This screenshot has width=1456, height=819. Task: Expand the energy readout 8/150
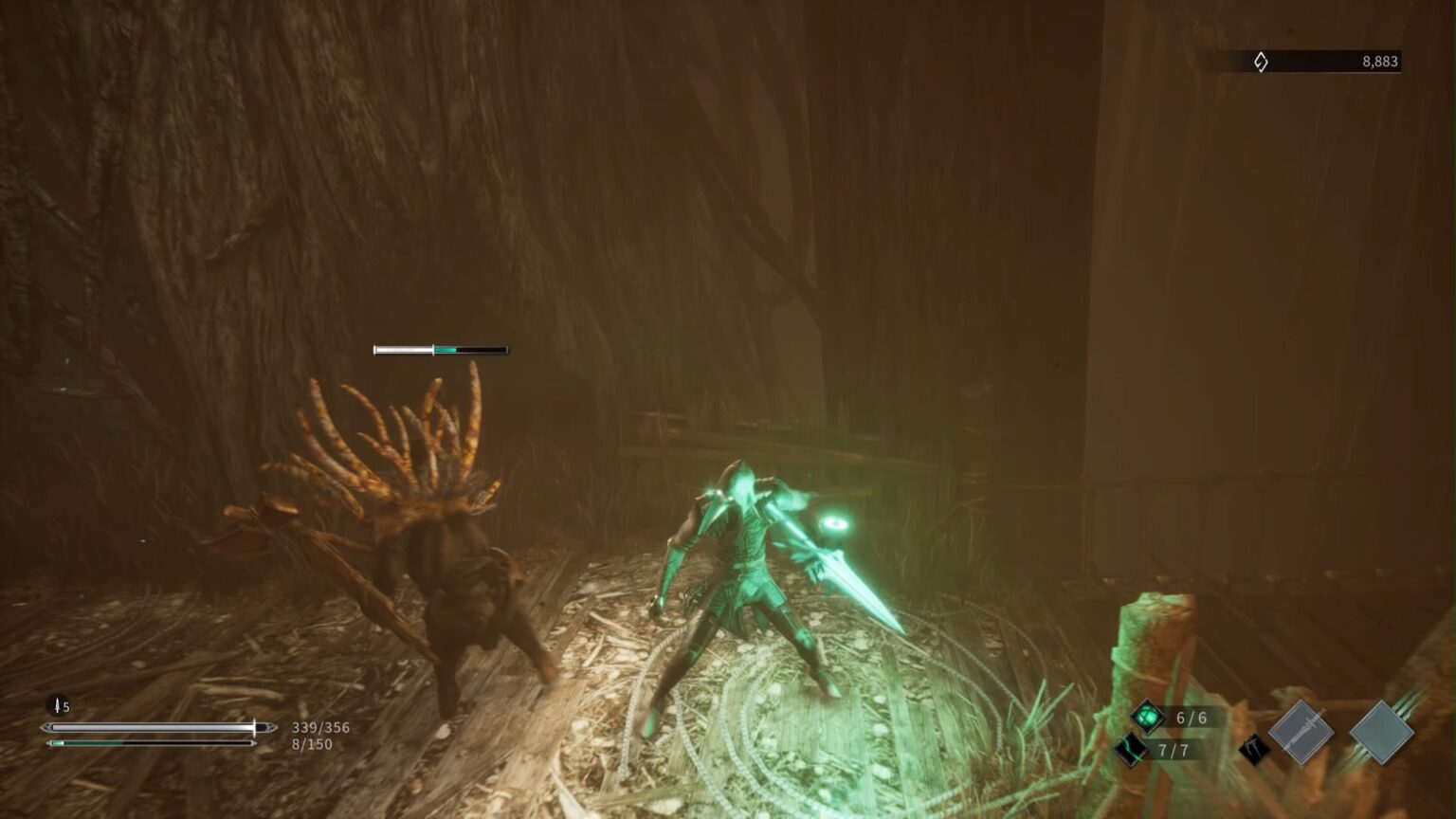pos(308,744)
